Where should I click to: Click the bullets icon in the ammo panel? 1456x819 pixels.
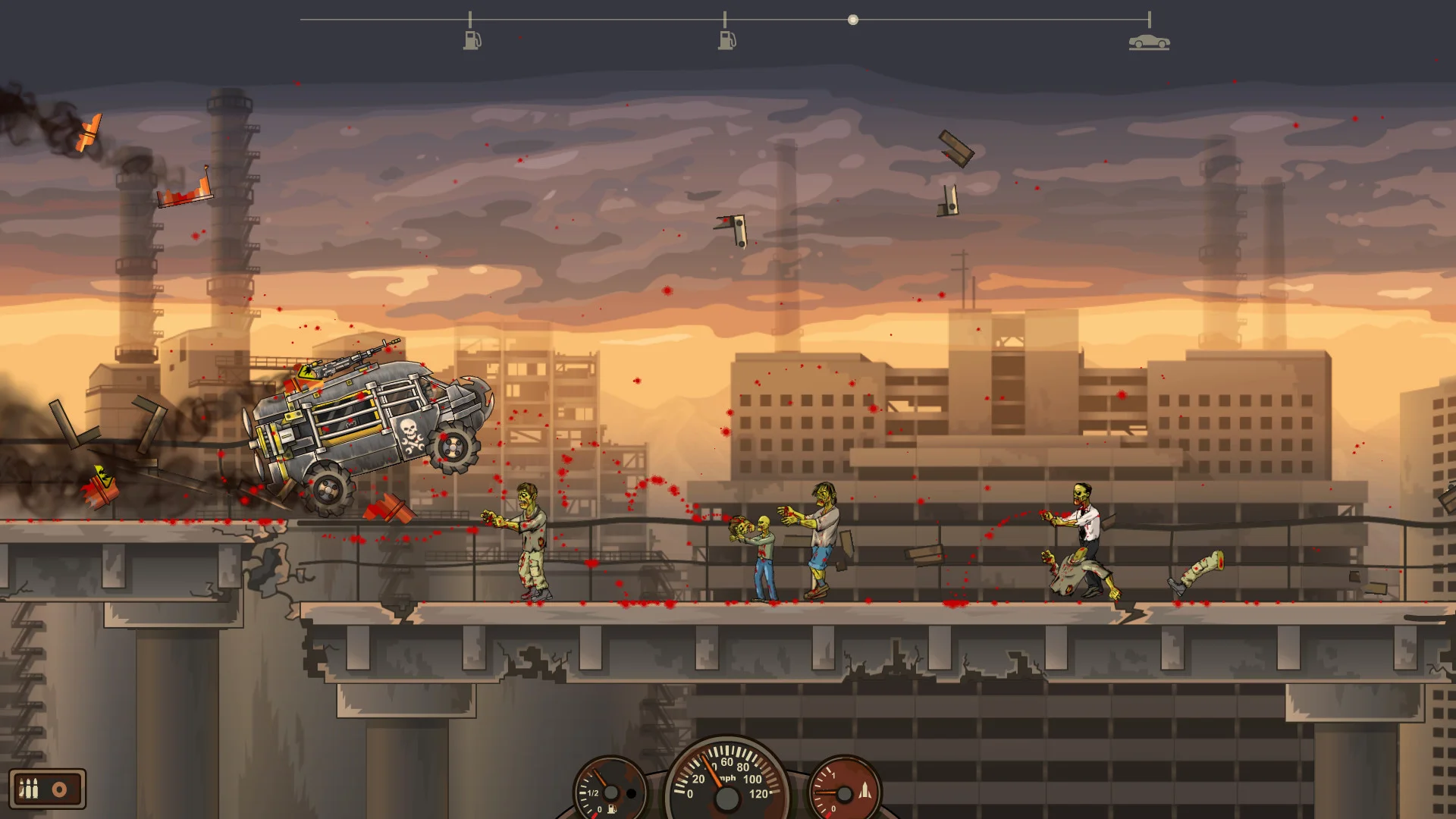(x=28, y=789)
